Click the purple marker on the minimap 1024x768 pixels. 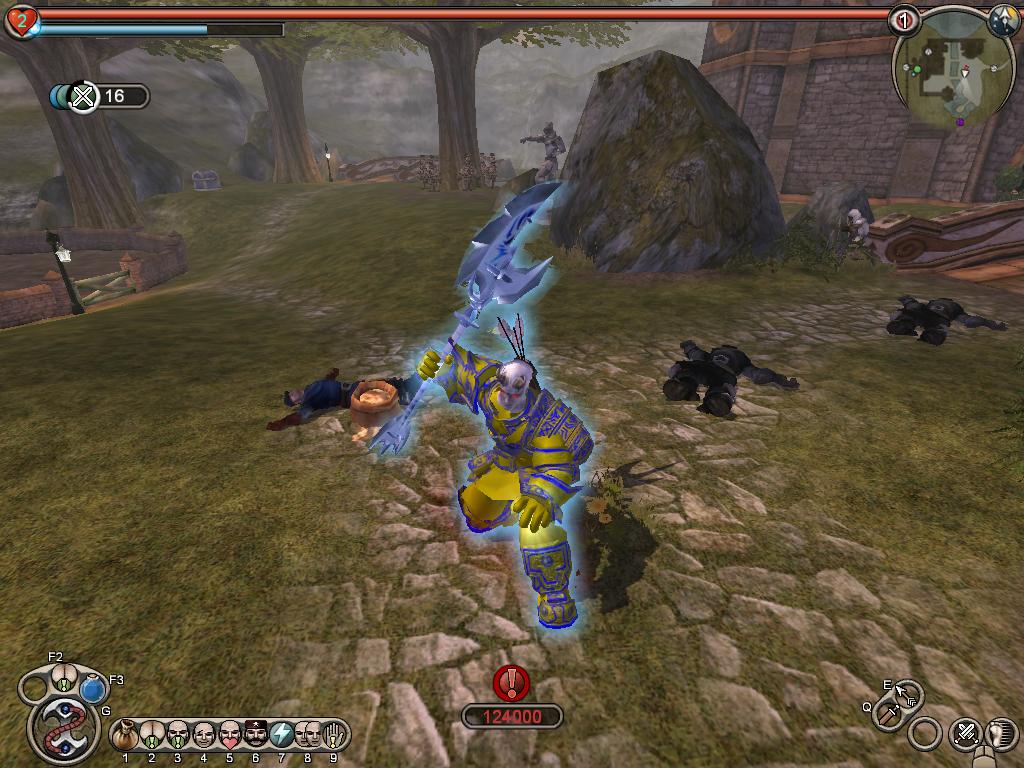click(961, 122)
